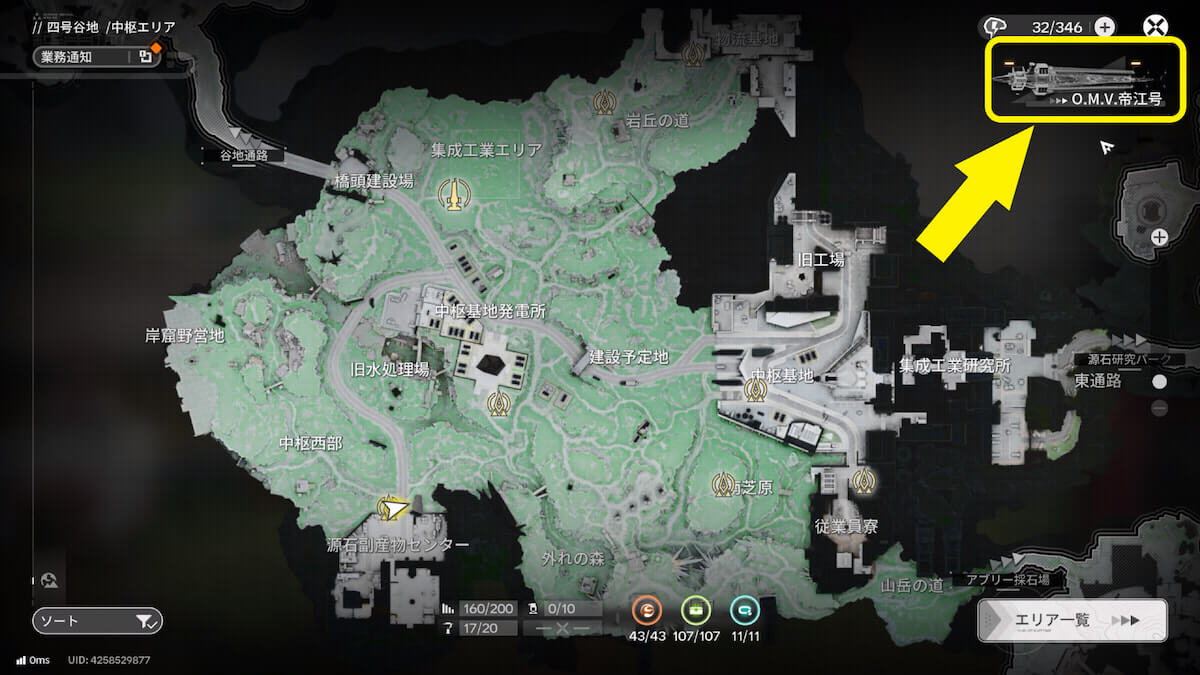Image resolution: width=1200 pixels, height=675 pixels.
Task: Select the teleport marker at 芝原
Action: tap(722, 485)
